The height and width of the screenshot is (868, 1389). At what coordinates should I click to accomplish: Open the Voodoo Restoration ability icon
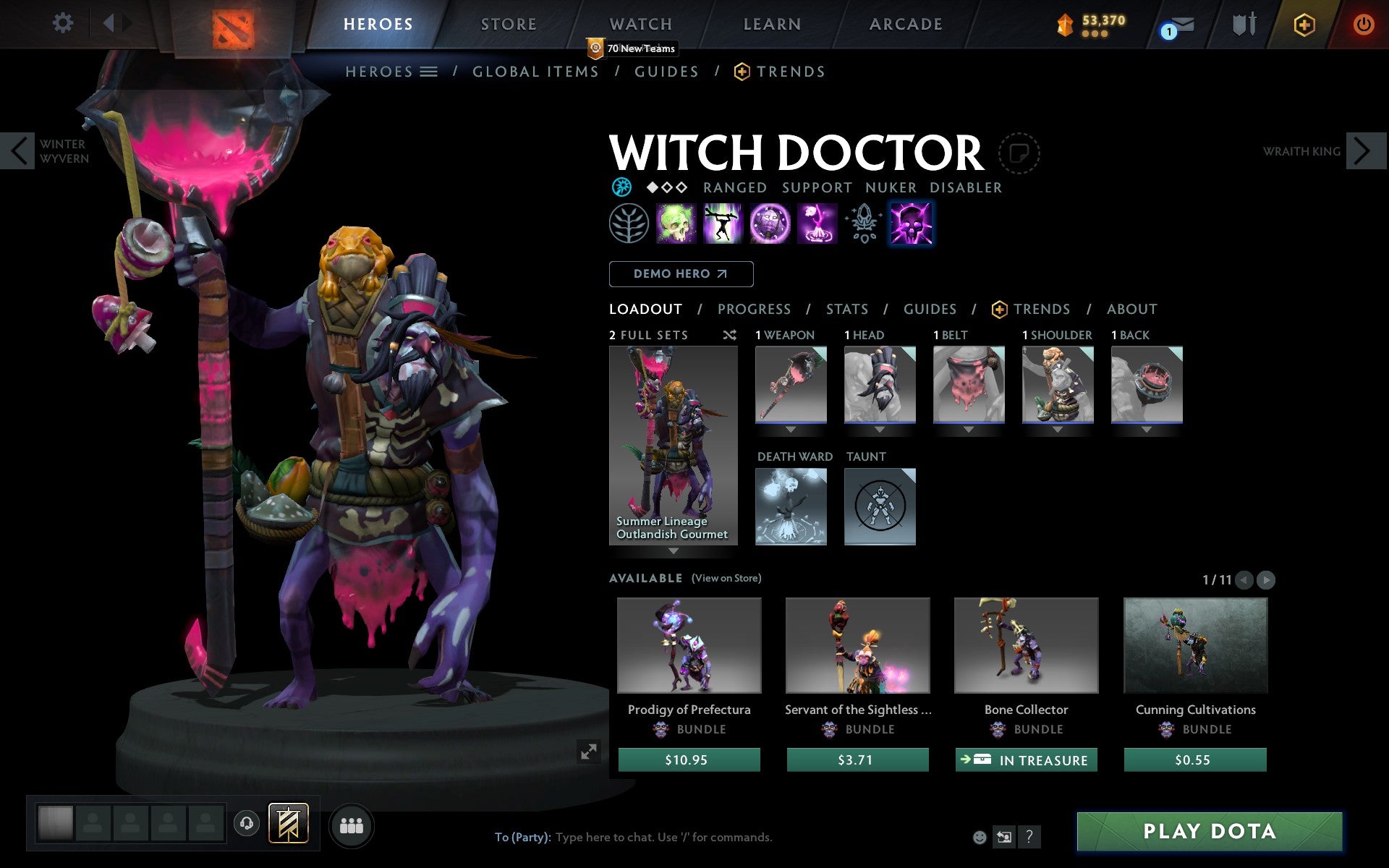click(x=723, y=225)
